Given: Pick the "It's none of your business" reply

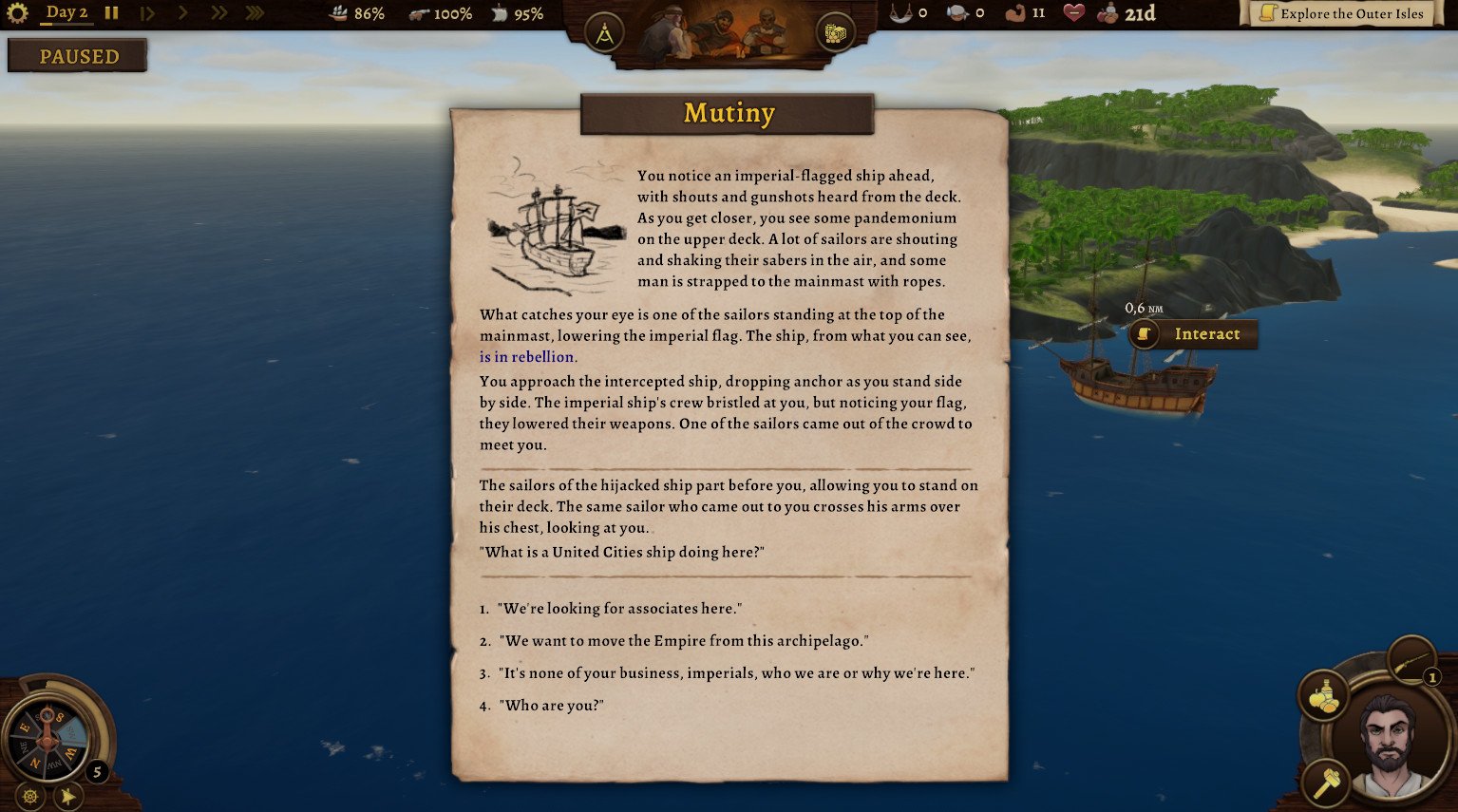Looking at the screenshot, I should pos(736,673).
